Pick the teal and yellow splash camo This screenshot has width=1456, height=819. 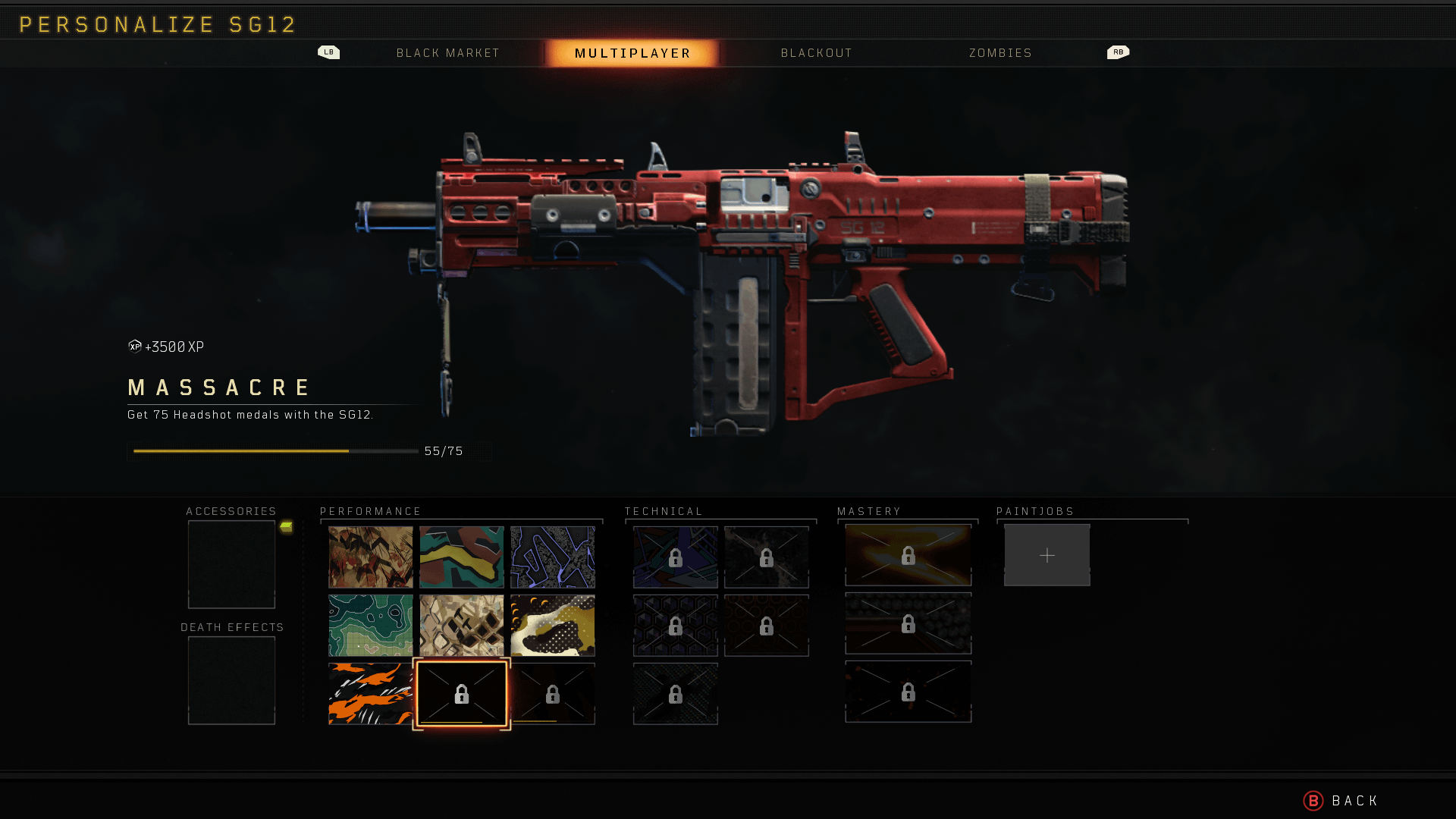[461, 557]
